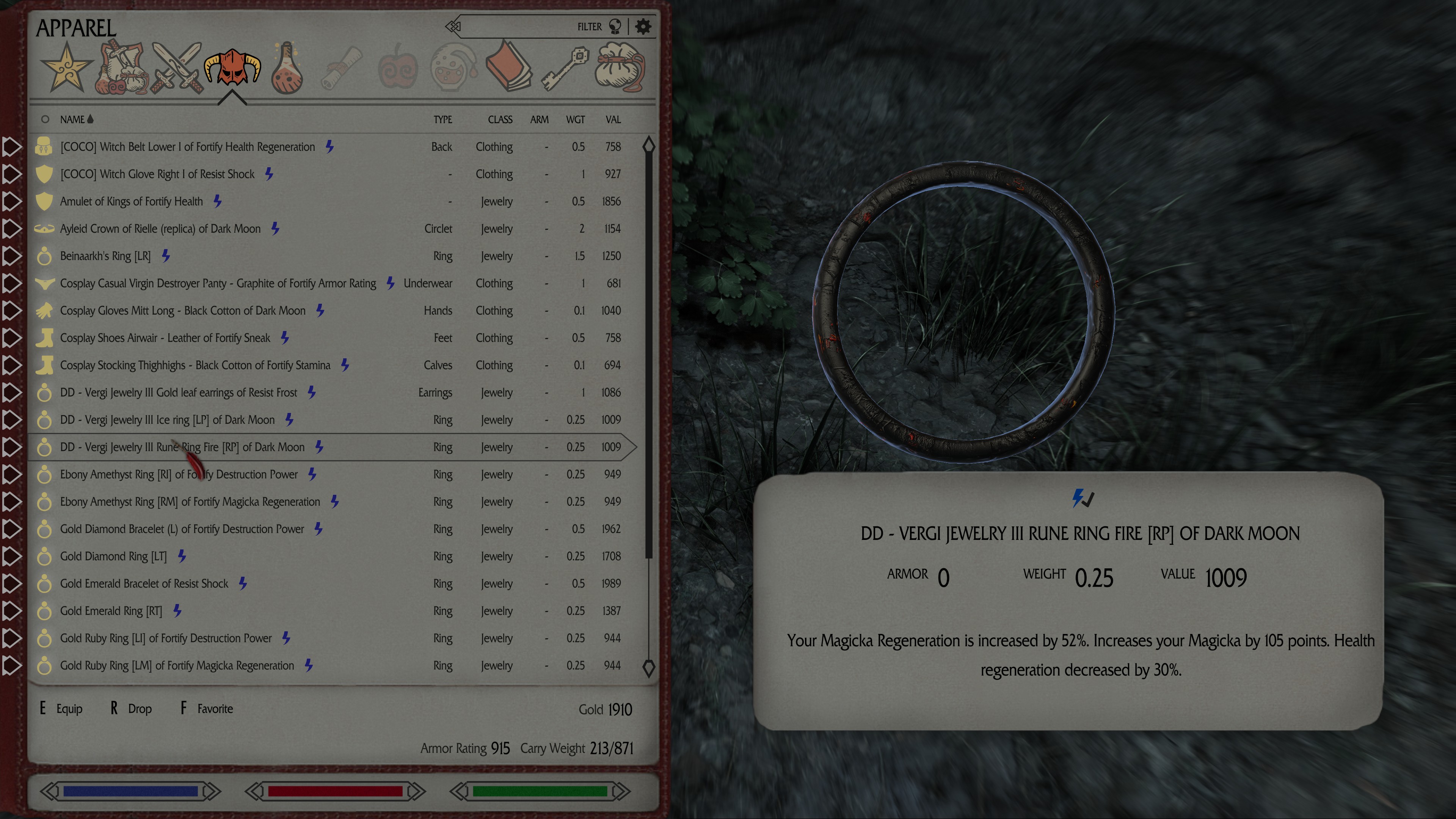Viewport: 1456px width, 819px height.
Task: Click the scrollbar down arrow
Action: (648, 668)
